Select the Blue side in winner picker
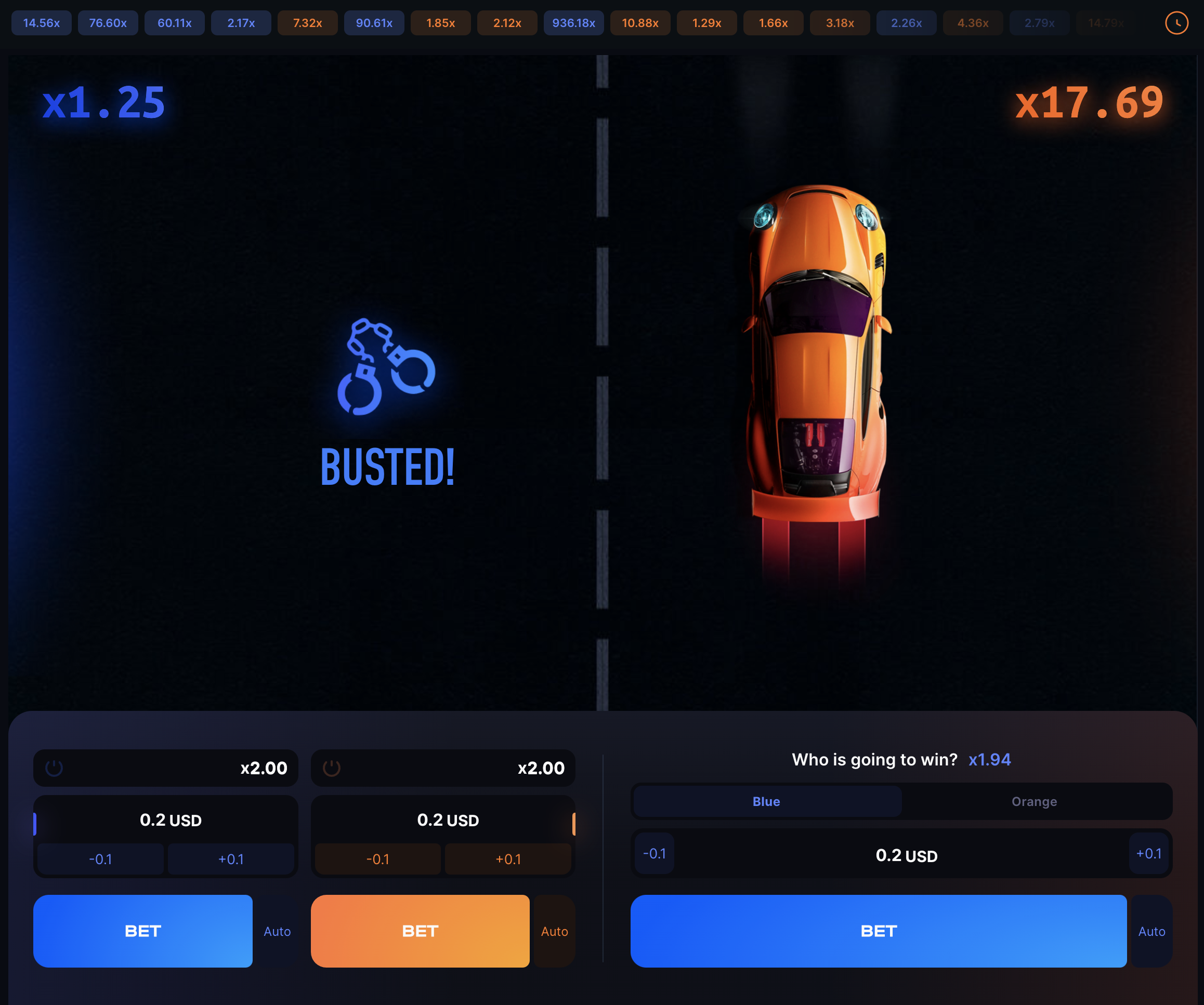This screenshot has height=1005, width=1204. click(x=766, y=802)
